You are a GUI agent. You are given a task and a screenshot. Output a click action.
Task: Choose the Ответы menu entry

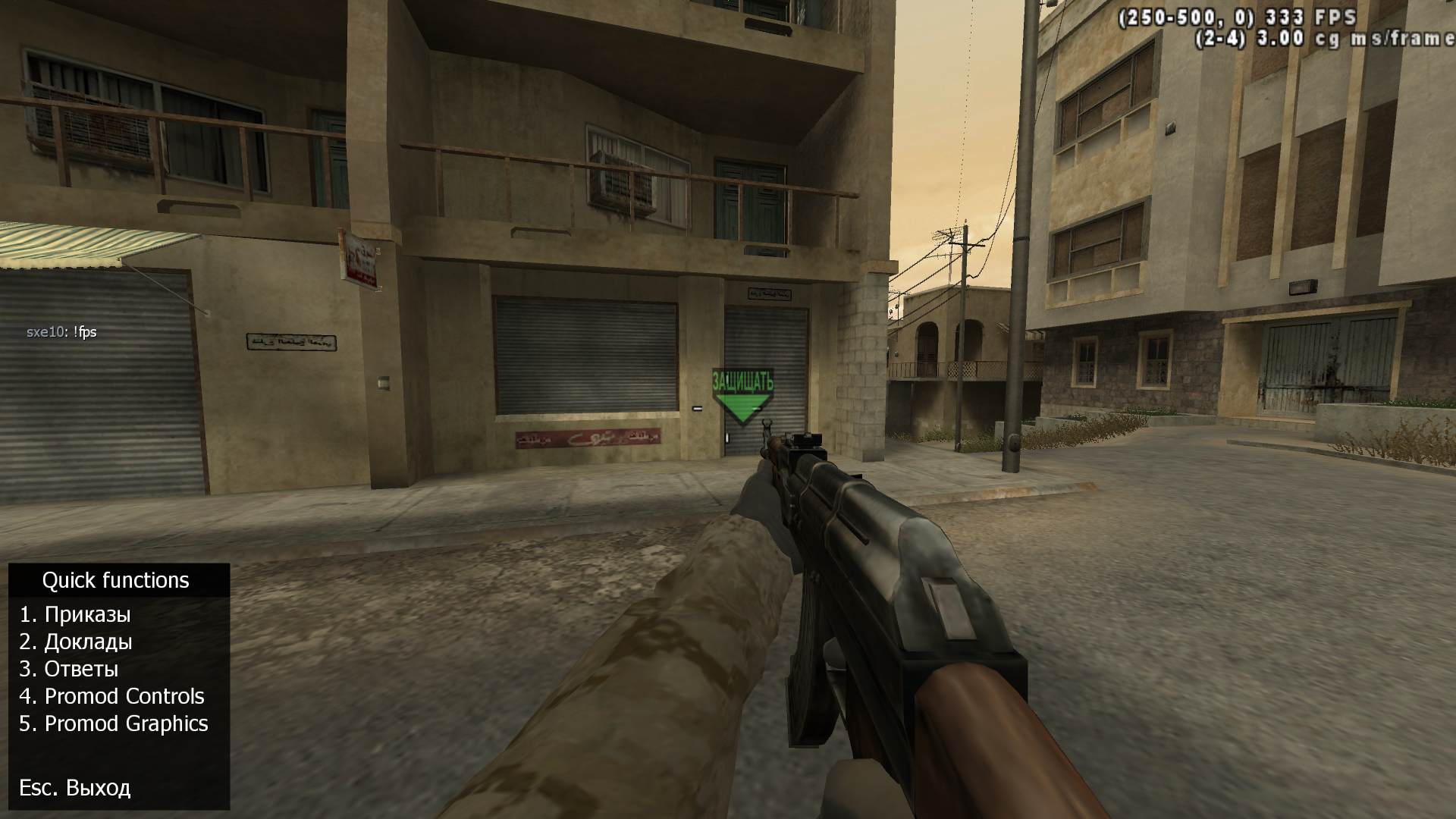(x=69, y=669)
